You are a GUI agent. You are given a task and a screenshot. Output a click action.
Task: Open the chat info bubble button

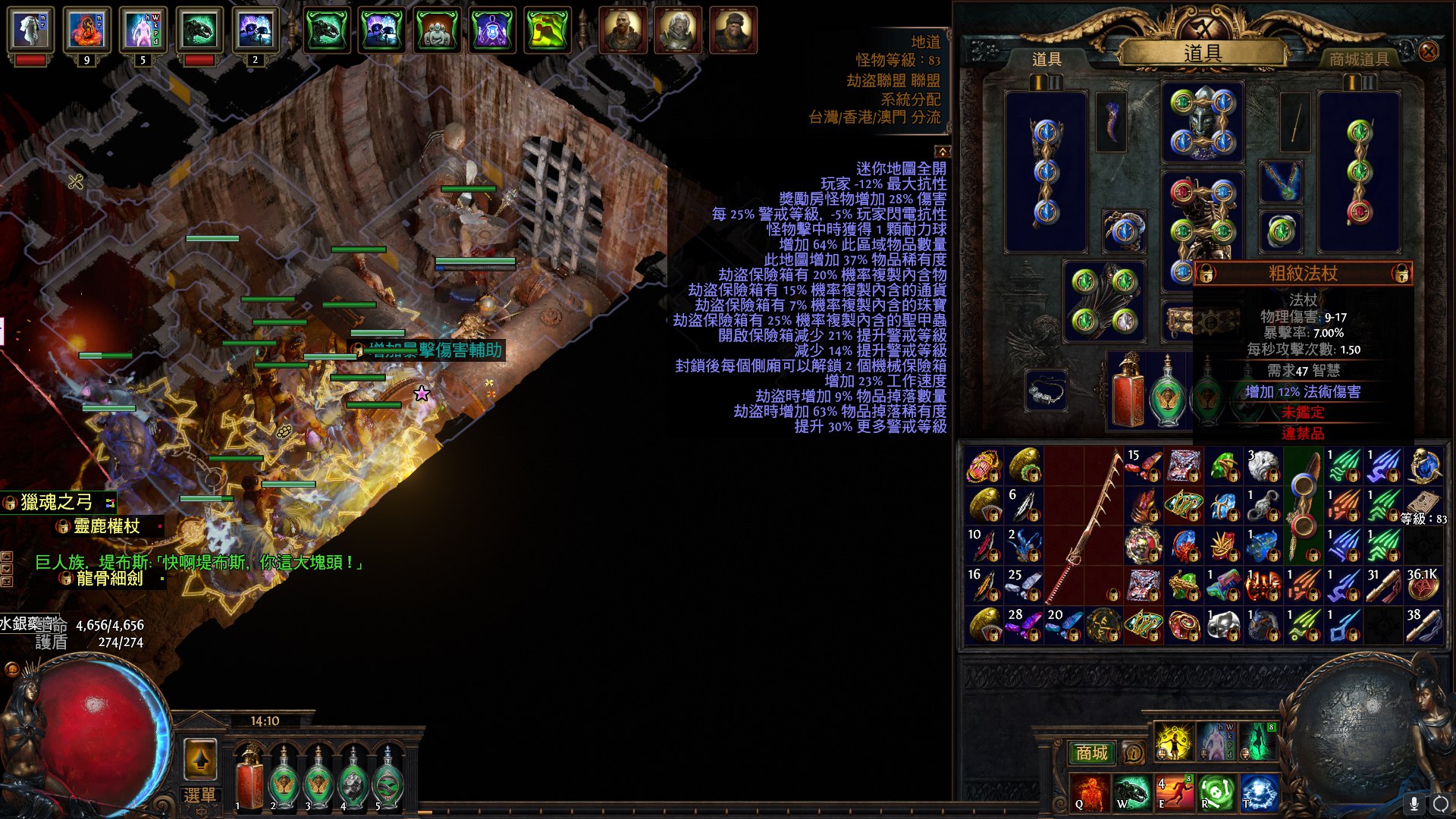click(1133, 753)
